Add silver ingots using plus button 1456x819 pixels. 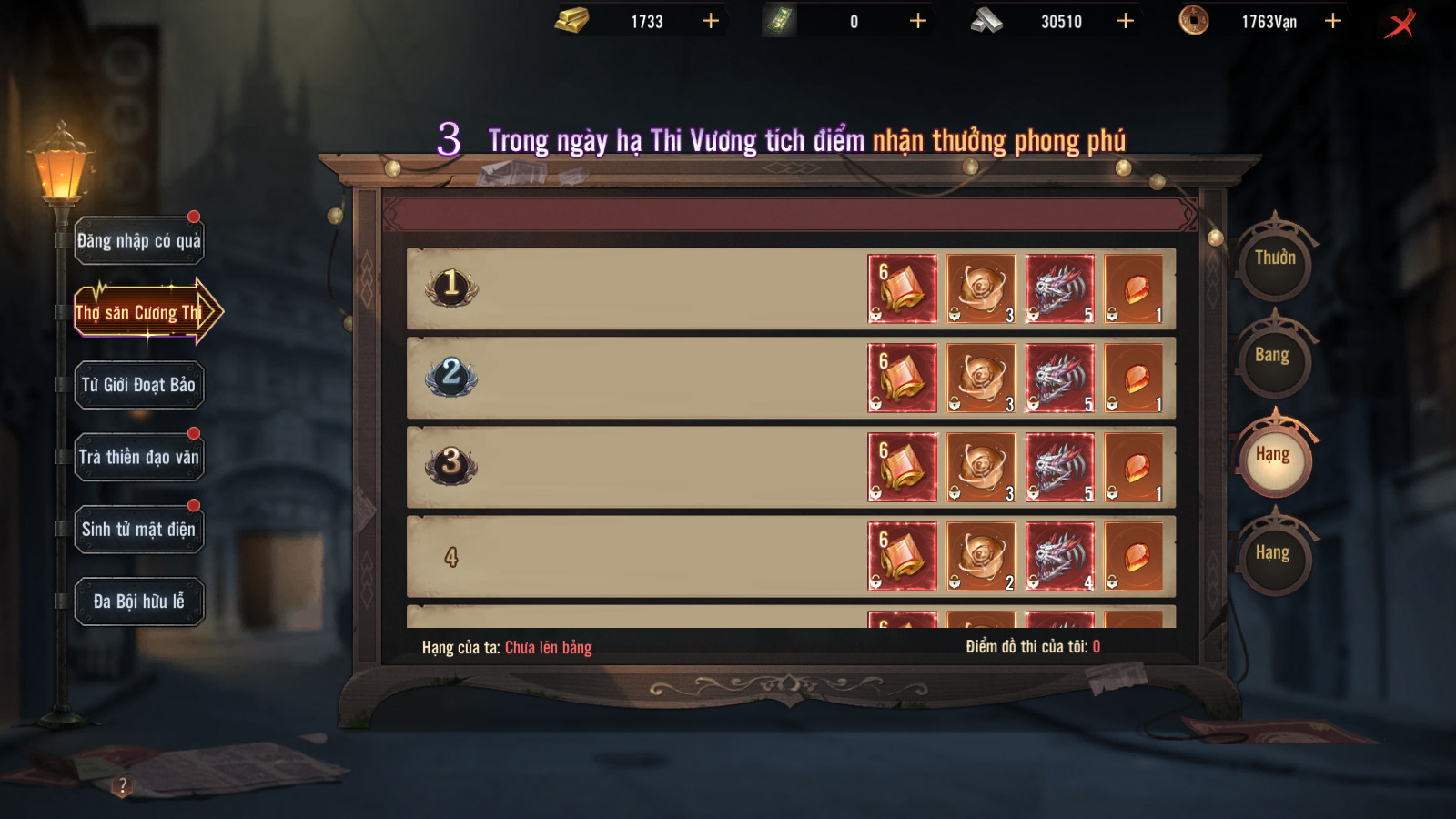1126,21
